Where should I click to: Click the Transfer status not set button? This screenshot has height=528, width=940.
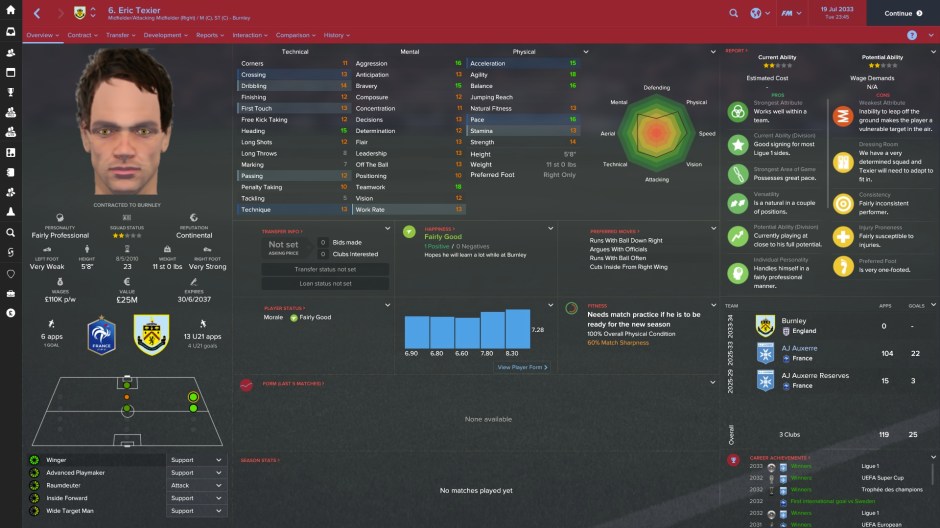click(x=311, y=269)
